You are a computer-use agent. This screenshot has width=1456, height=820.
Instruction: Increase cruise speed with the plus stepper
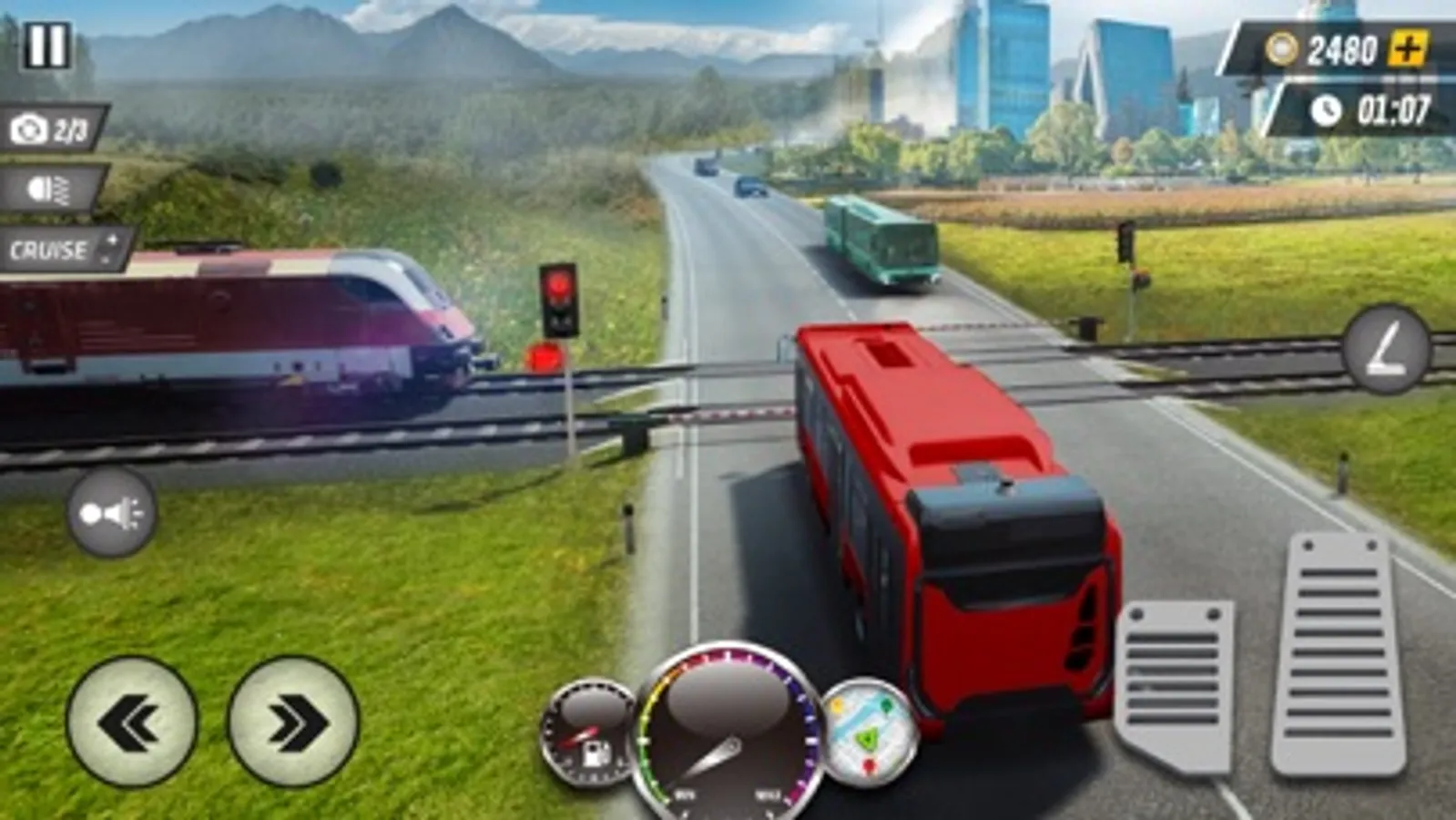coord(113,240)
